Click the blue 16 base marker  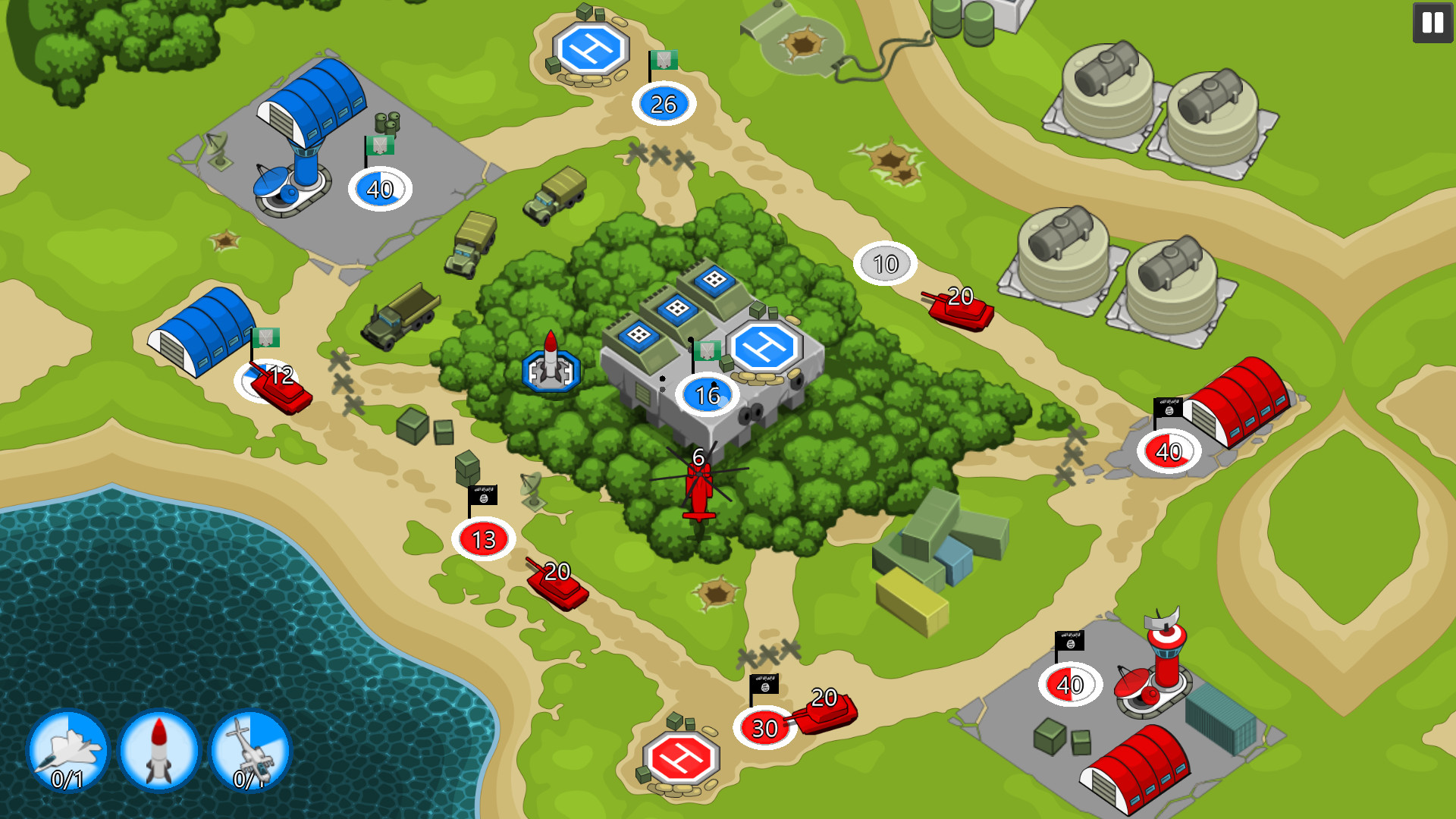(706, 394)
